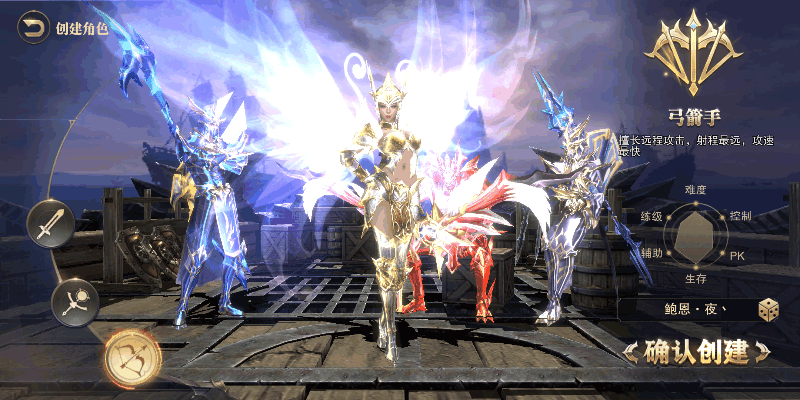Edit the character name field 鲍恩·夜

pyautogui.click(x=685, y=310)
